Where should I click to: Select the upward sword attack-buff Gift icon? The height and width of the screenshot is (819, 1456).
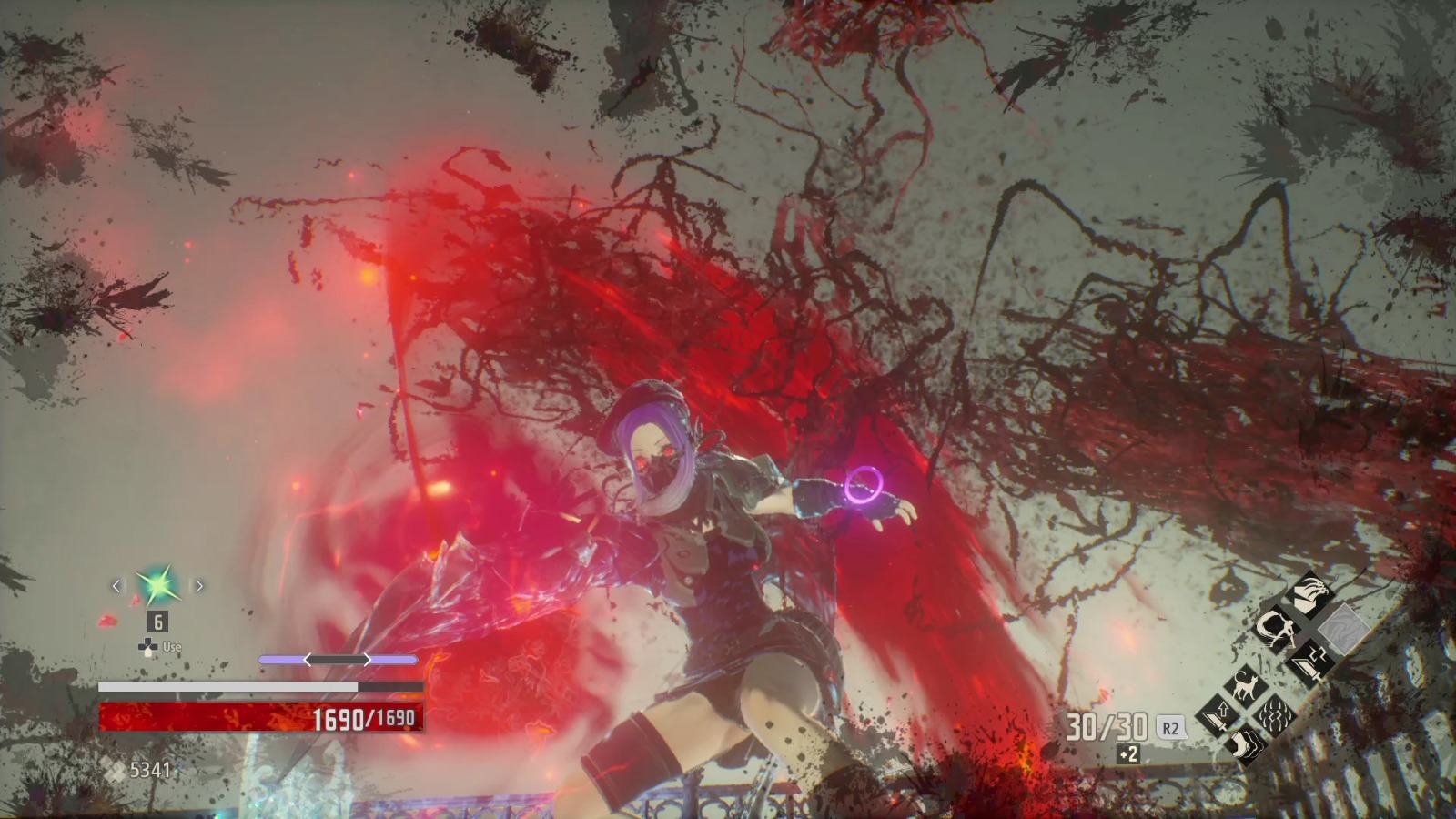coord(1216,714)
